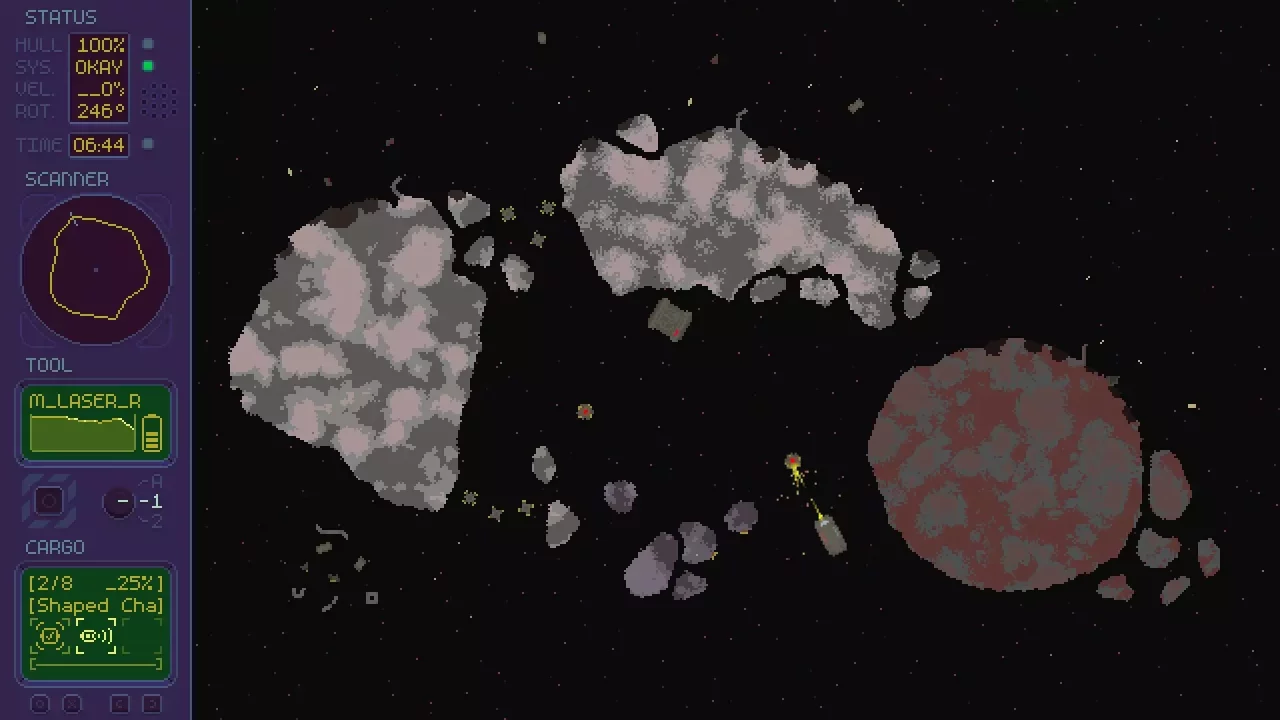This screenshot has height=720, width=1280.
Task: Toggle the TIME indicator light
Action: click(147, 143)
